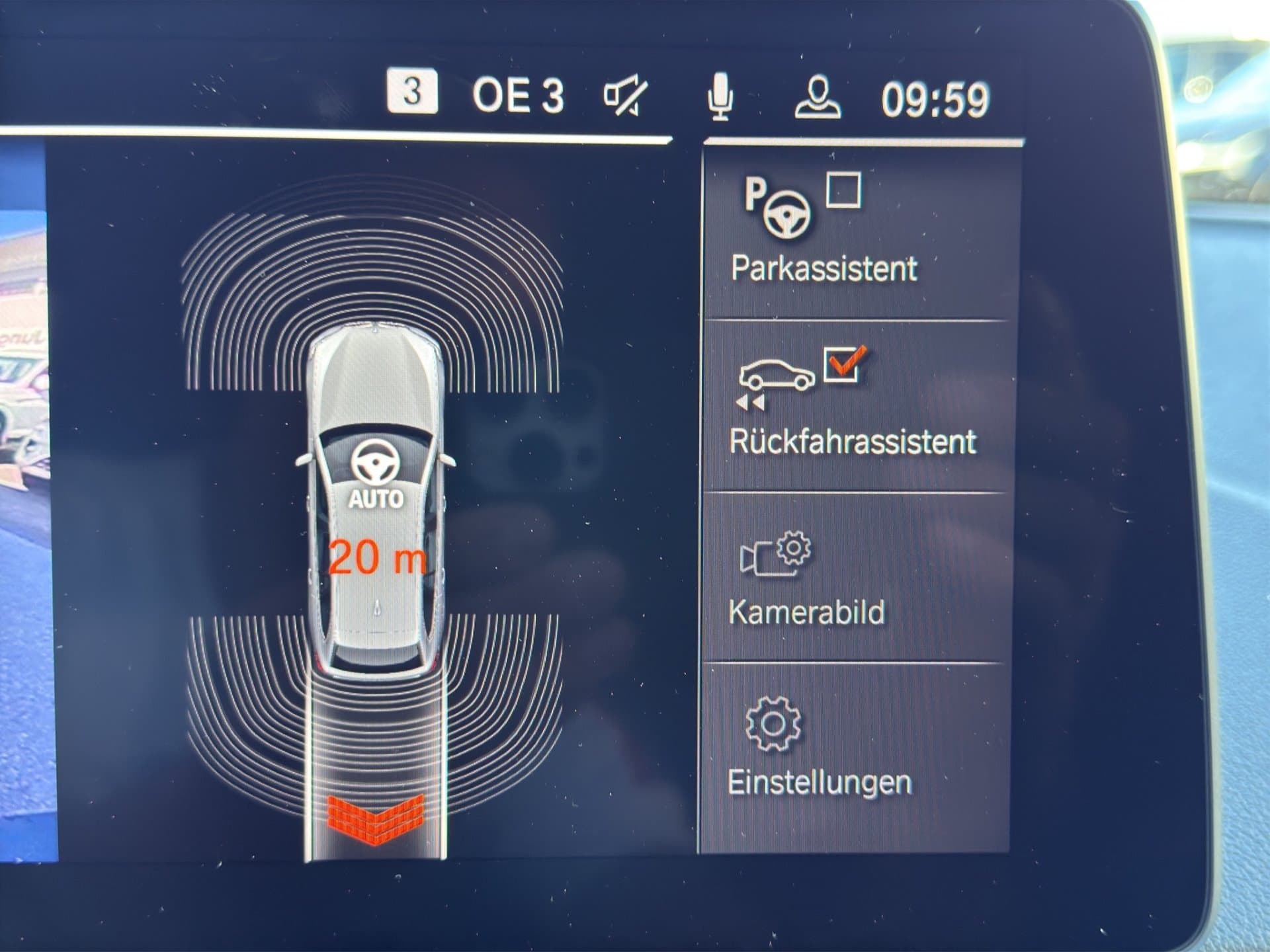Open the driver profile icon
Screen dimensions: 1270x952
pos(818,98)
